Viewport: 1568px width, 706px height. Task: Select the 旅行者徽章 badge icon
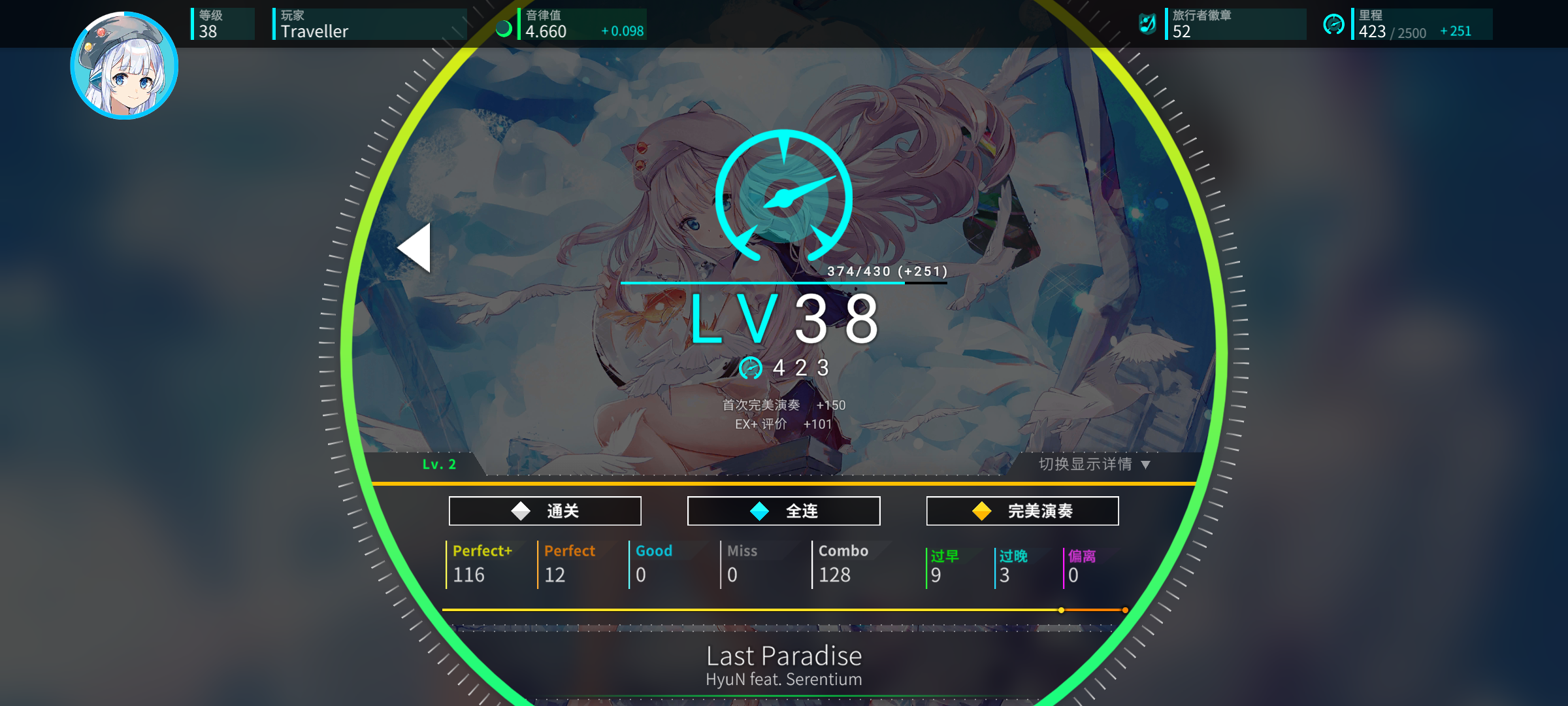pyautogui.click(x=1148, y=24)
